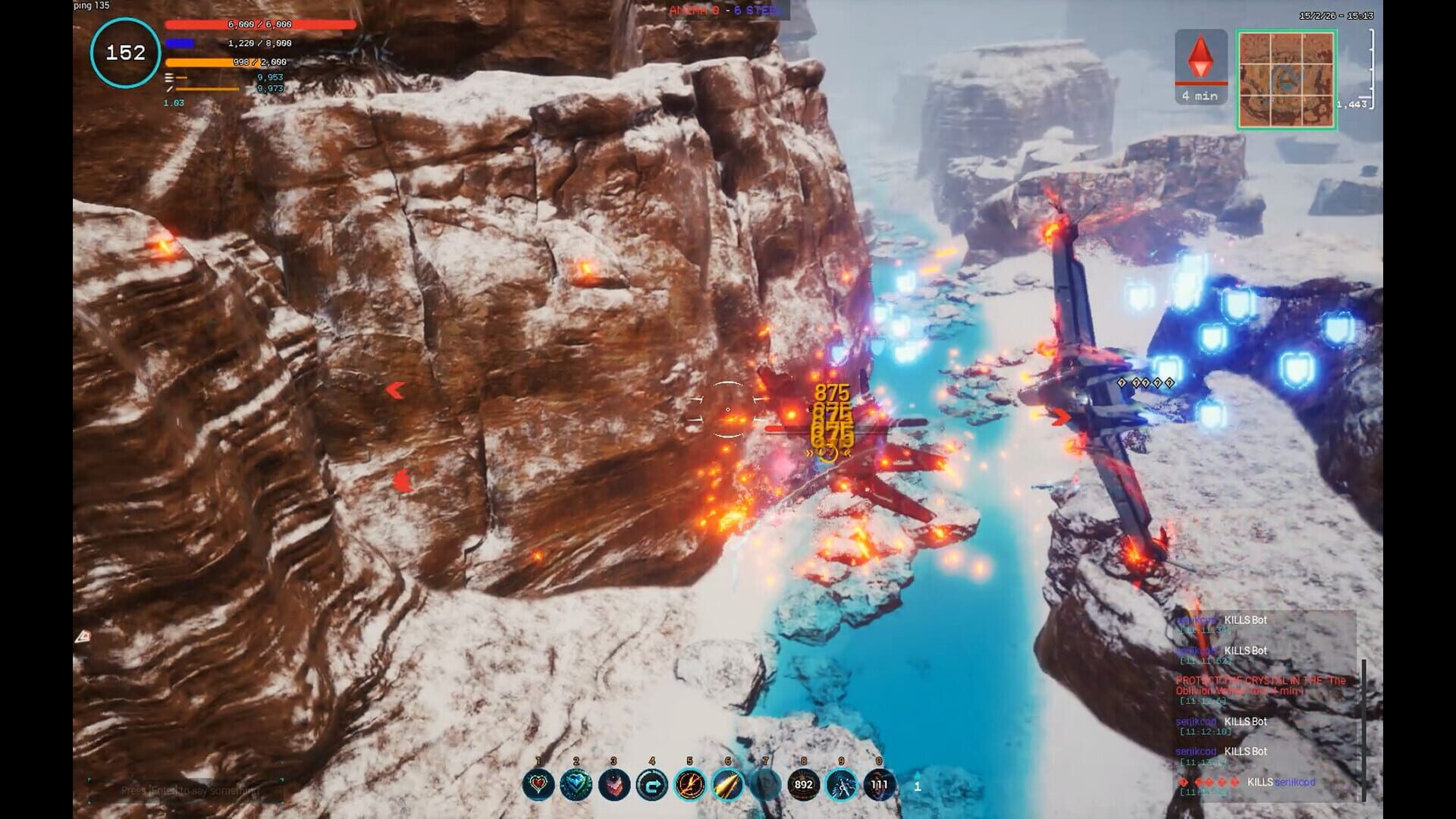1456x819 pixels.
Task: Focus the chat input box
Action: click(187, 790)
